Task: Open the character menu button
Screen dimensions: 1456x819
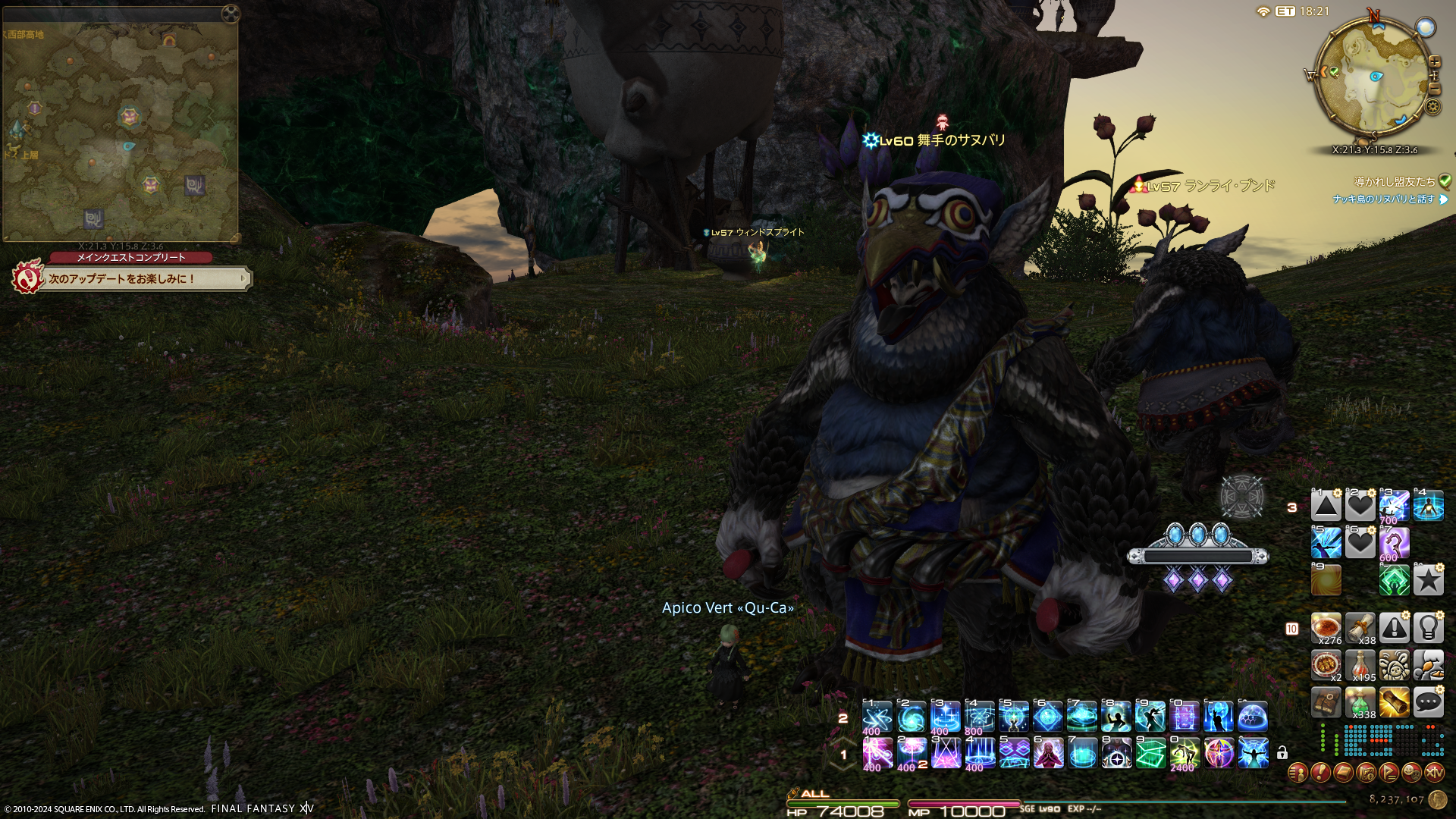Action: tap(1298, 773)
